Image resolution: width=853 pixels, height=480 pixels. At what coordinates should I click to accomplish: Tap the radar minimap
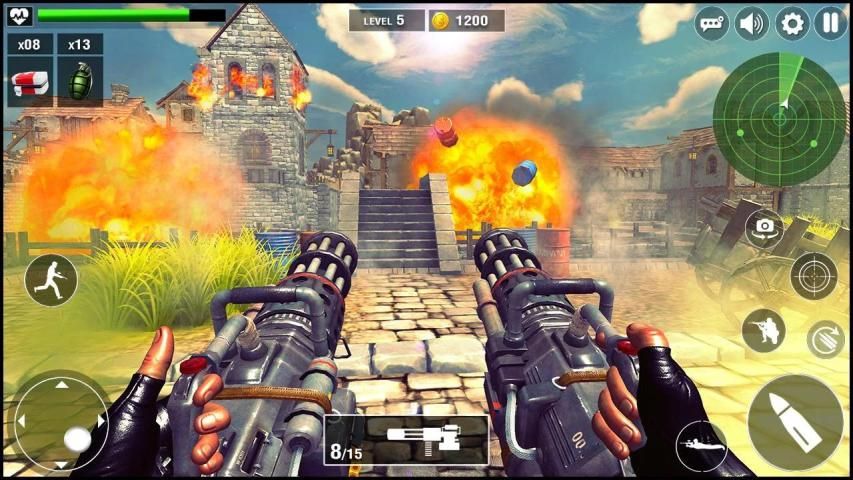pos(780,119)
